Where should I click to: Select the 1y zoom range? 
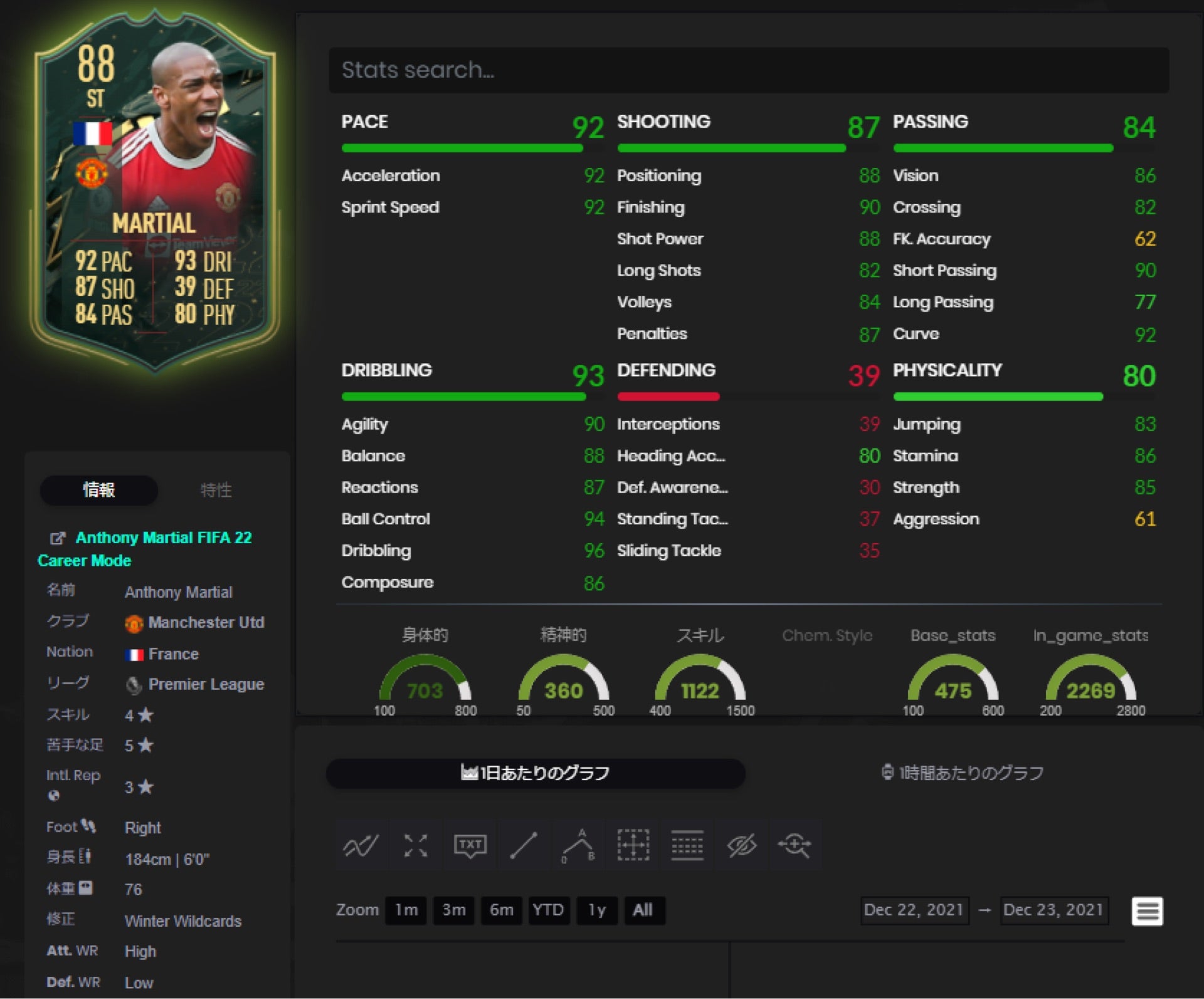point(596,910)
